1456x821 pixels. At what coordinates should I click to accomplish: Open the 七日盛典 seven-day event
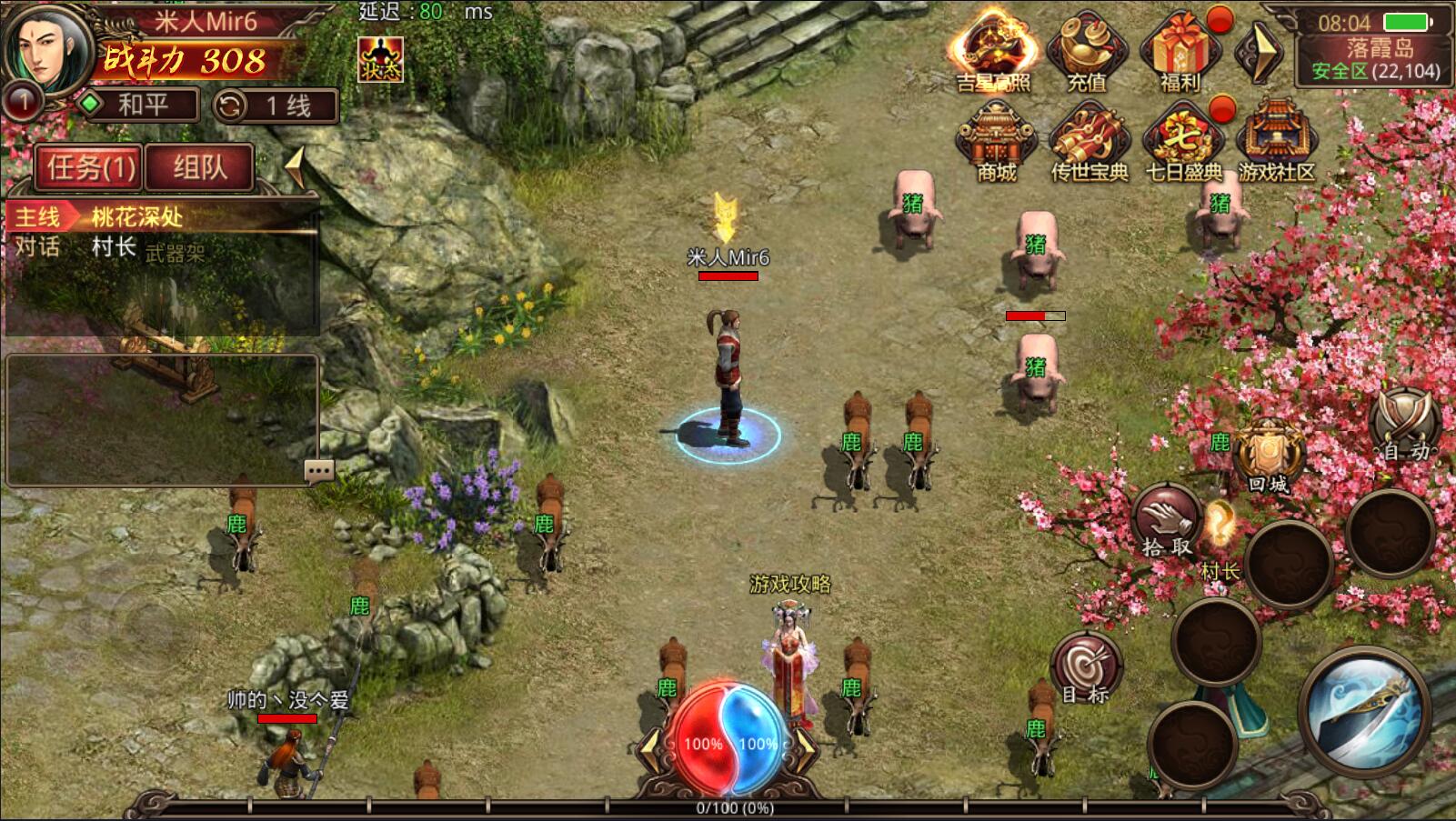[x=1183, y=141]
